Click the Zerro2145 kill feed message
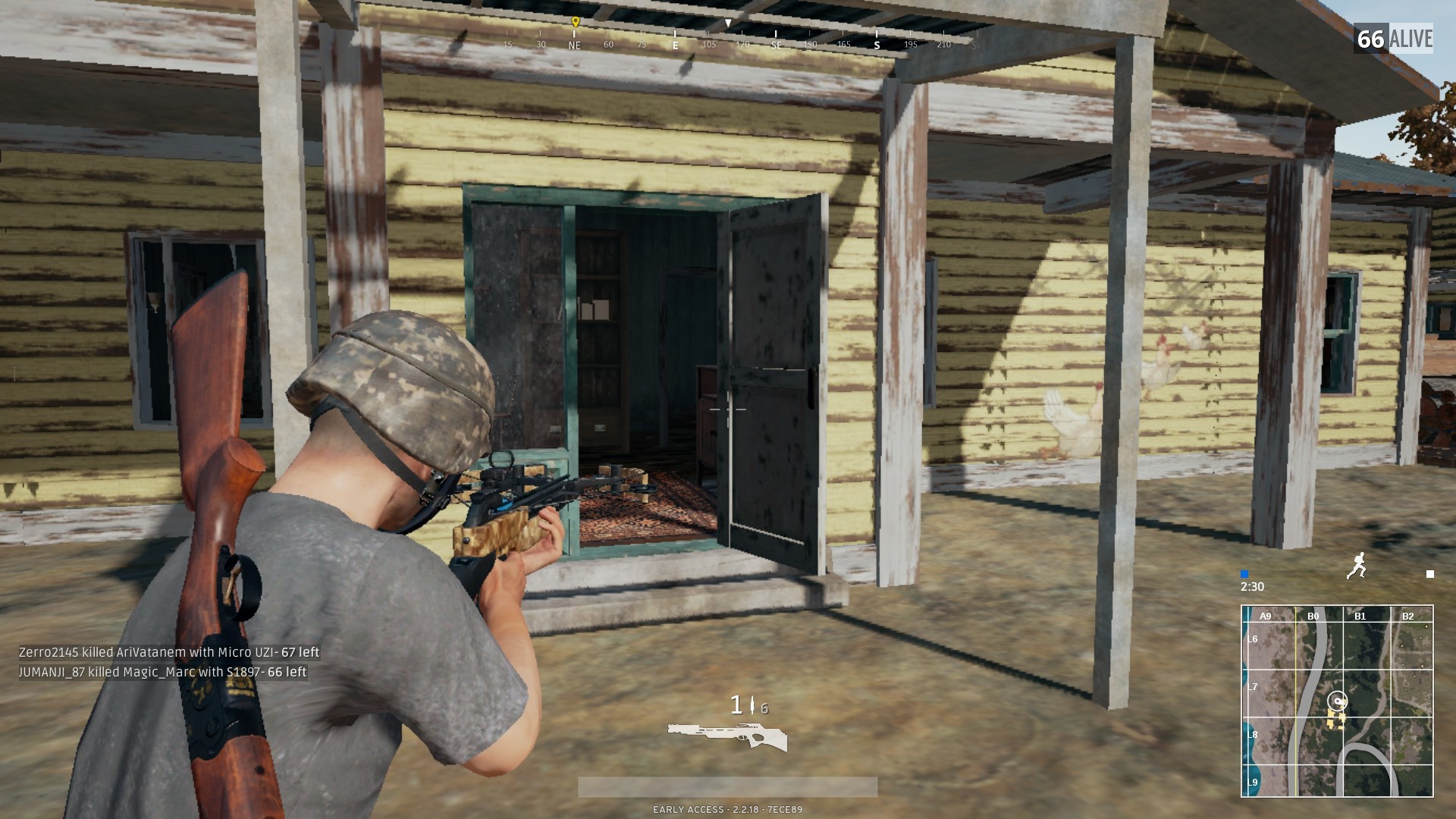The image size is (1456, 819). pyautogui.click(x=168, y=651)
